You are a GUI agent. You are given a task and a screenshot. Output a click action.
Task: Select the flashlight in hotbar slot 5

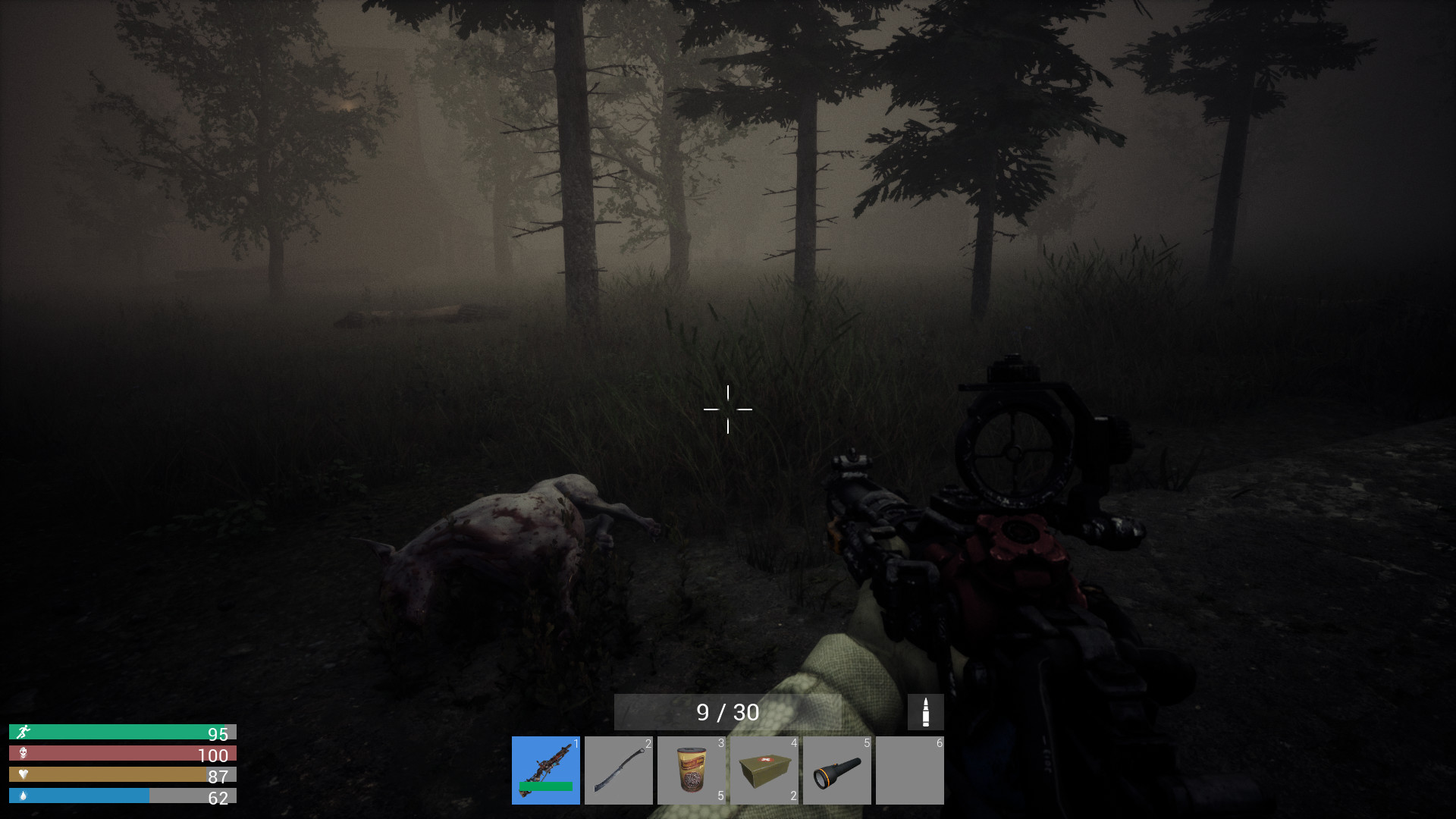click(x=837, y=770)
